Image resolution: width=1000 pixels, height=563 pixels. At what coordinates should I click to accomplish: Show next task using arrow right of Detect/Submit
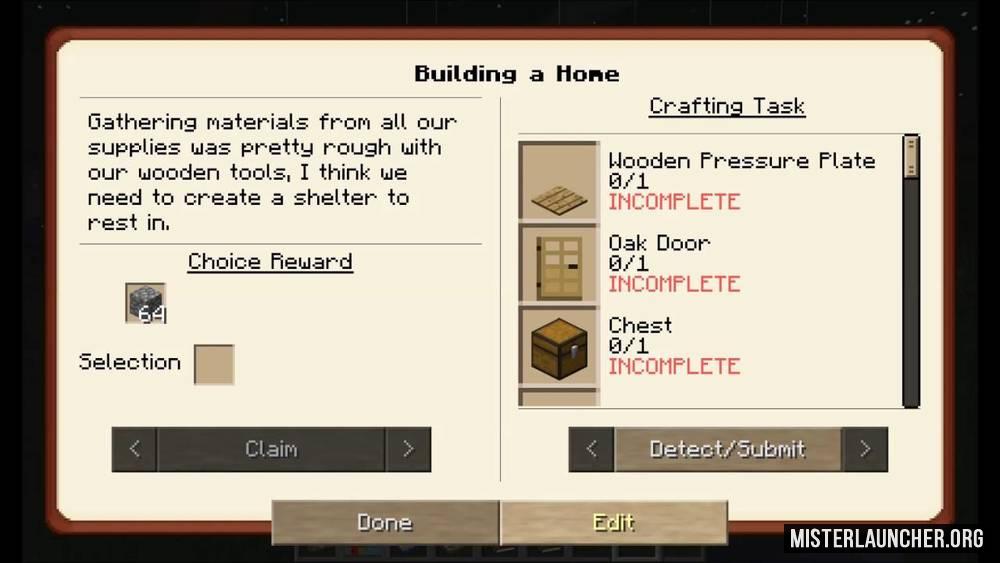pyautogui.click(x=865, y=449)
